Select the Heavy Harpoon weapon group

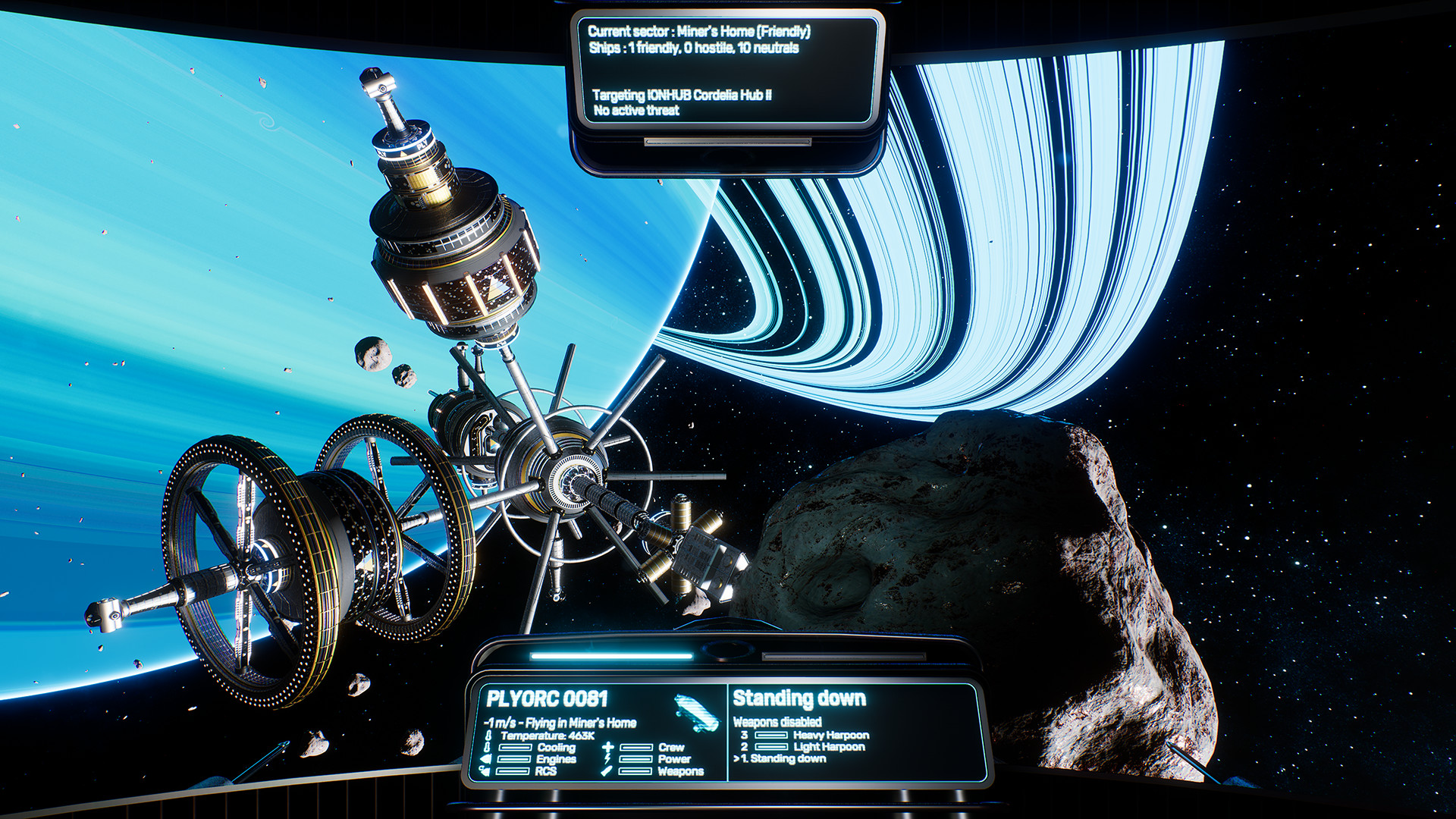coord(830,735)
